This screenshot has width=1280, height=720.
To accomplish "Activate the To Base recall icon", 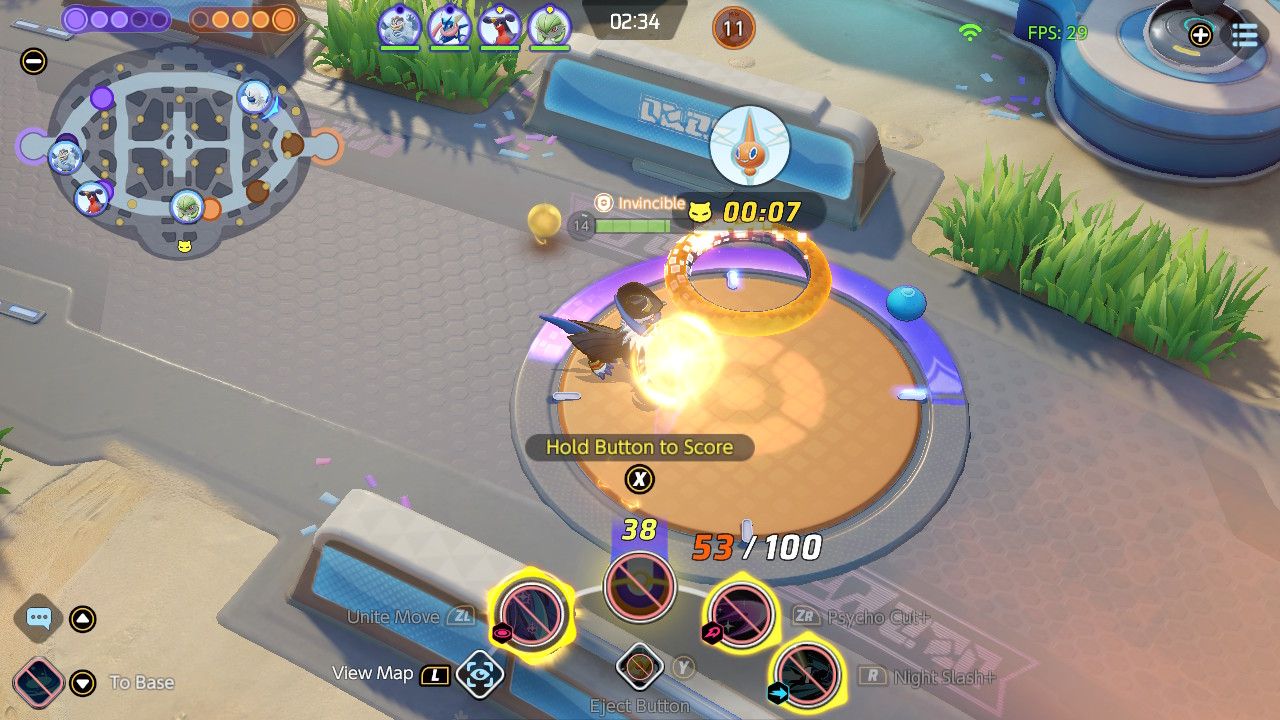I will (39, 682).
